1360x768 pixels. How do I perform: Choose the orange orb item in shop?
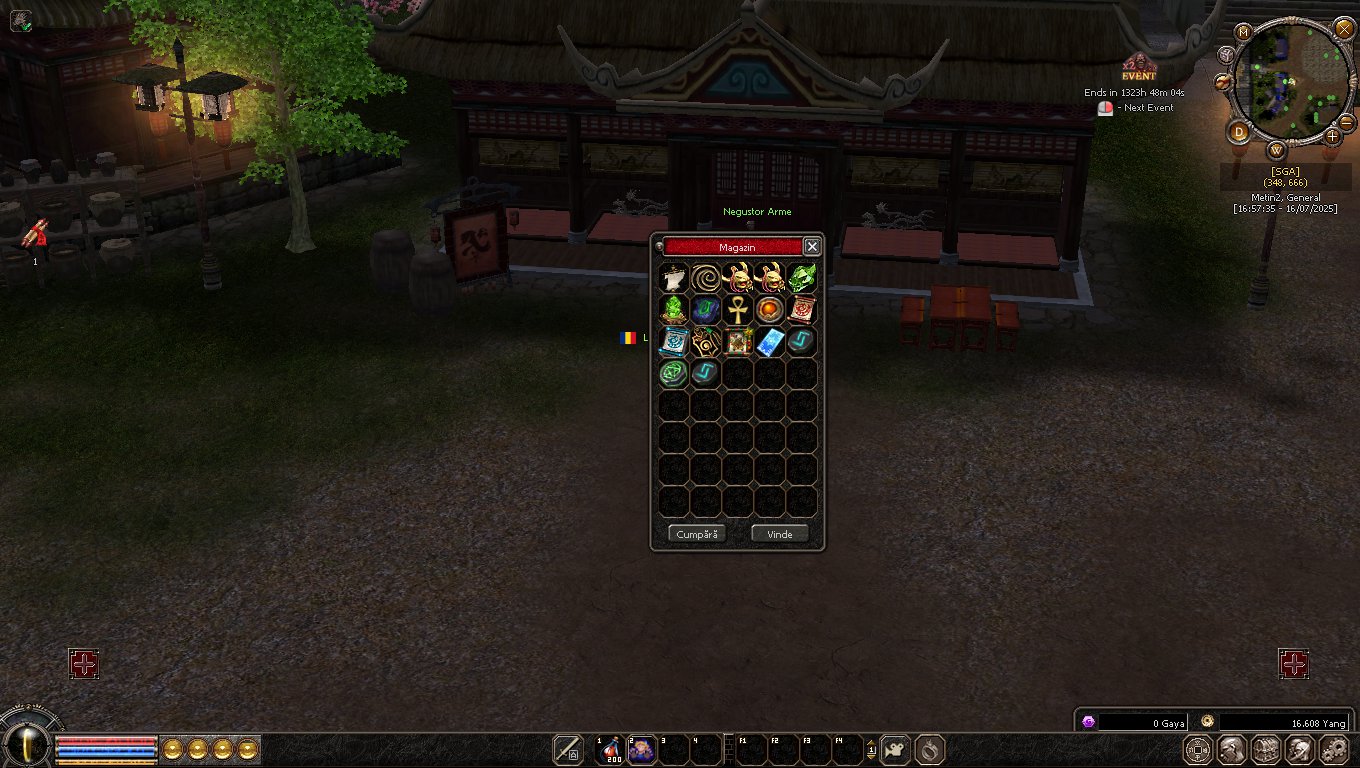[x=770, y=309]
